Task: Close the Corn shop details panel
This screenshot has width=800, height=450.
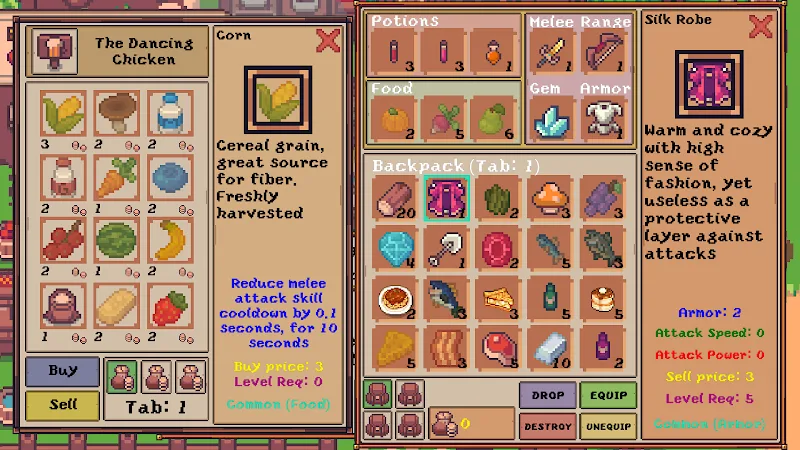Action: point(328,41)
